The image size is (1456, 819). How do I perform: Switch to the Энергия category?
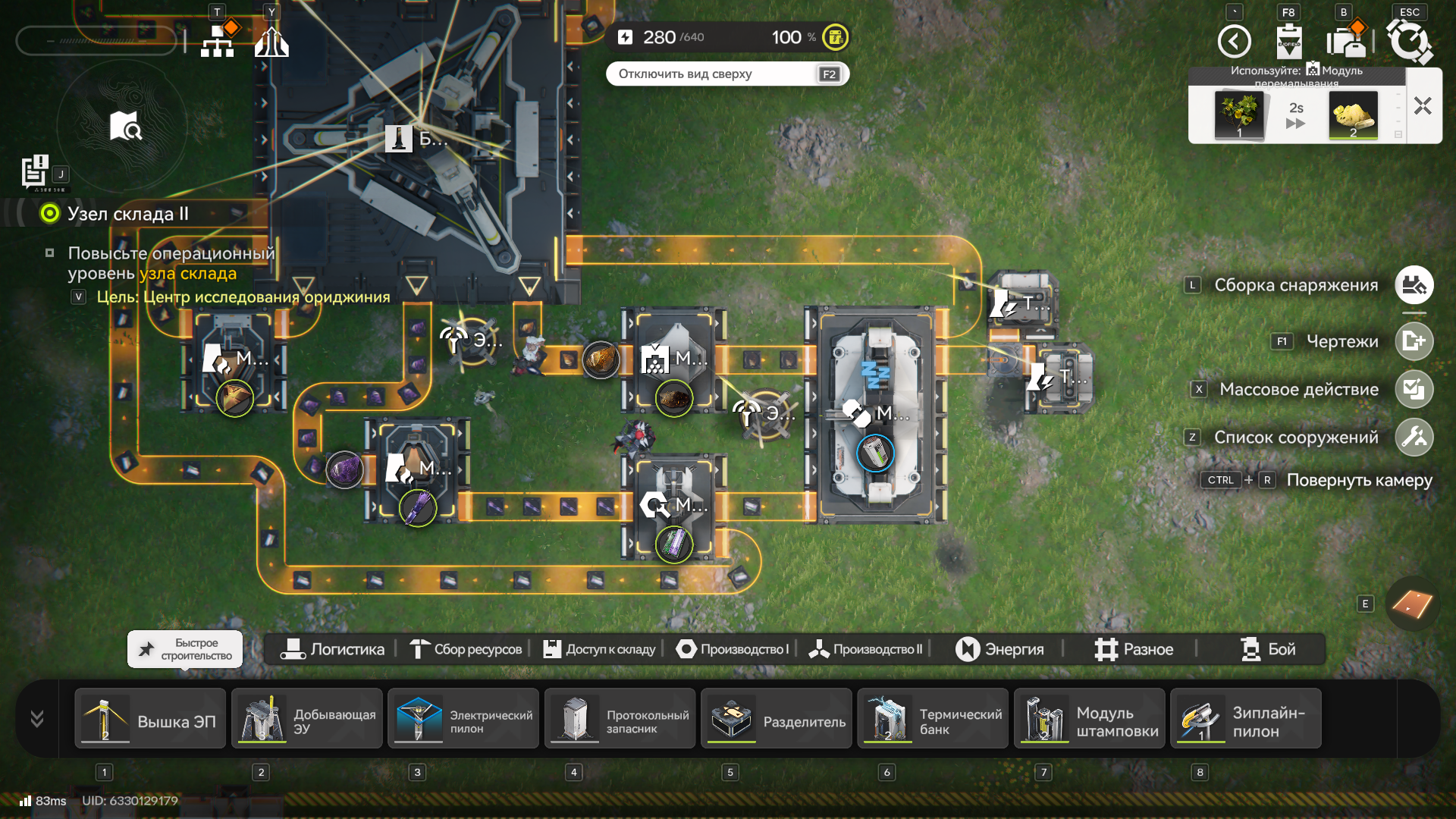tap(999, 649)
